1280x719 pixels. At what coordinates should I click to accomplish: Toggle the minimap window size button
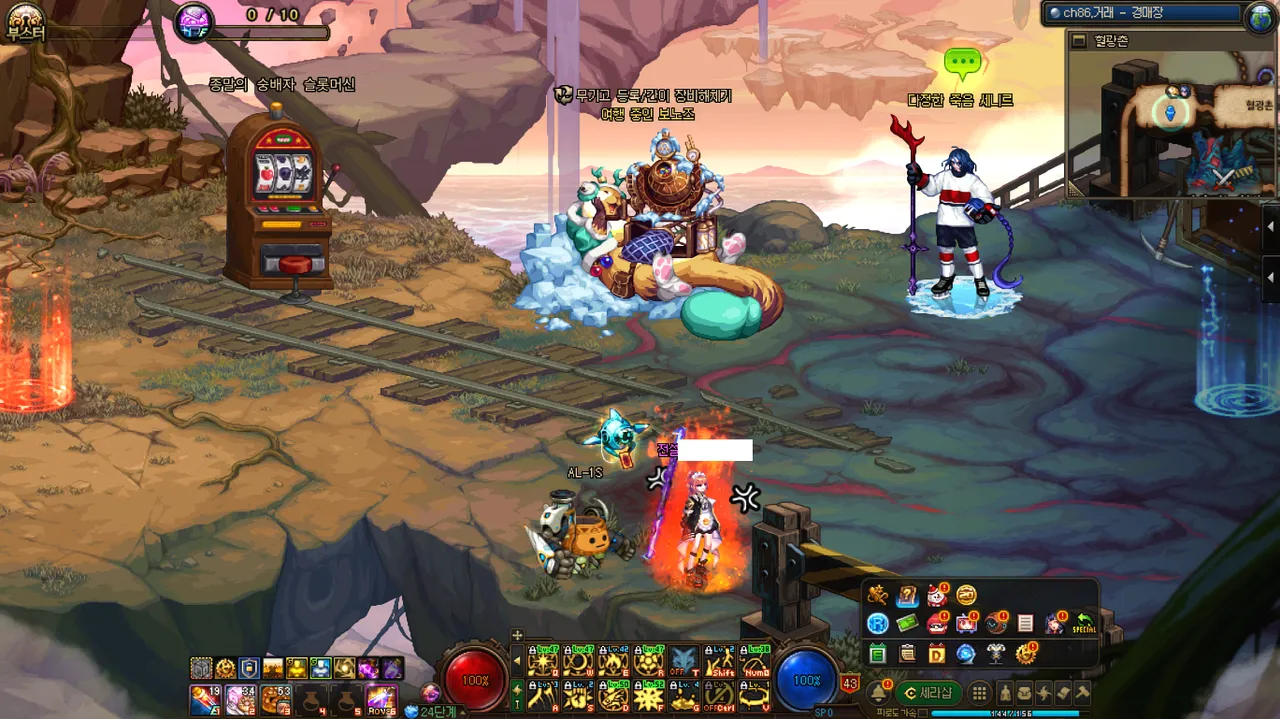coord(1078,41)
